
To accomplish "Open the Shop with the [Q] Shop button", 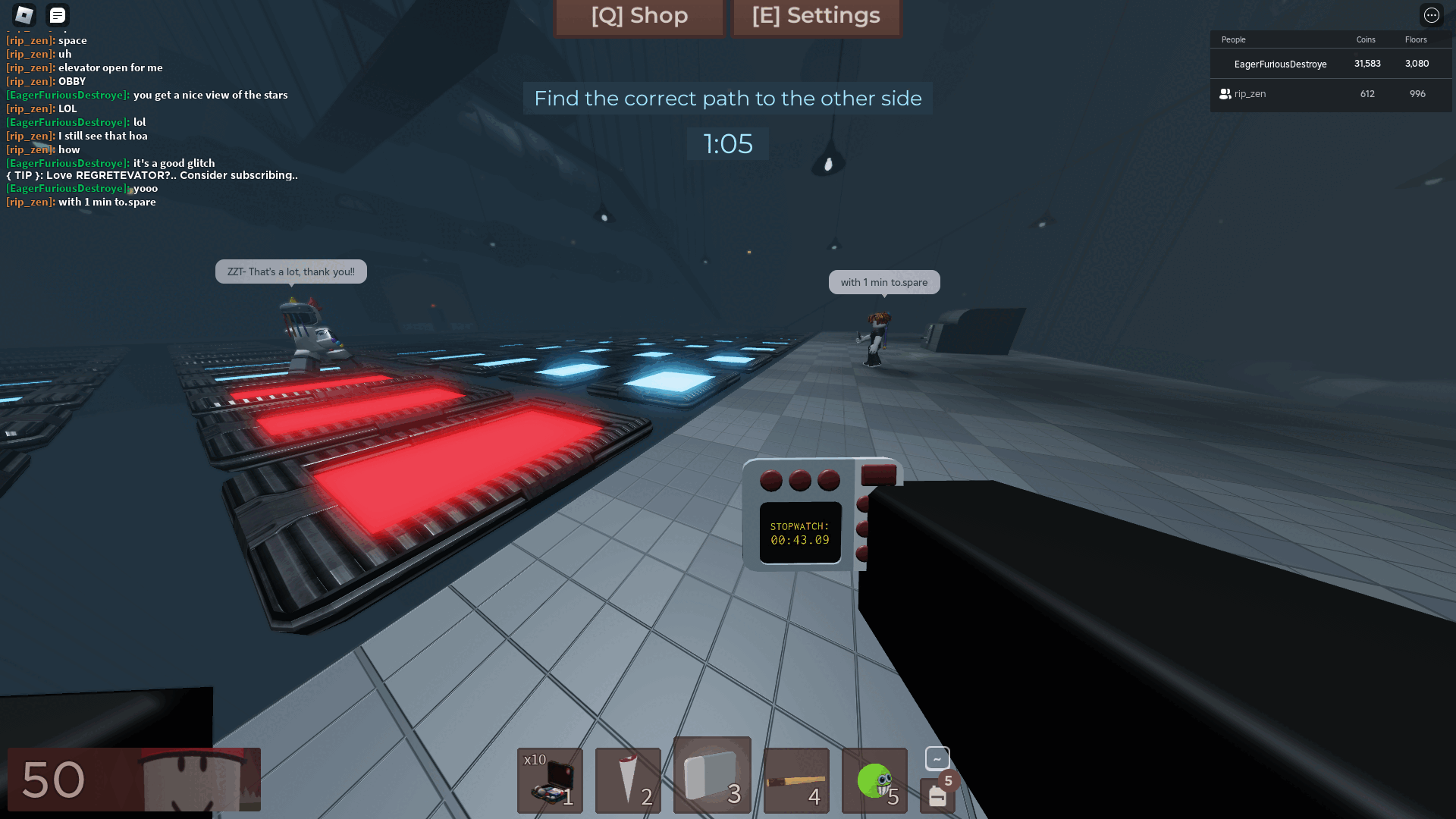I will (x=639, y=16).
